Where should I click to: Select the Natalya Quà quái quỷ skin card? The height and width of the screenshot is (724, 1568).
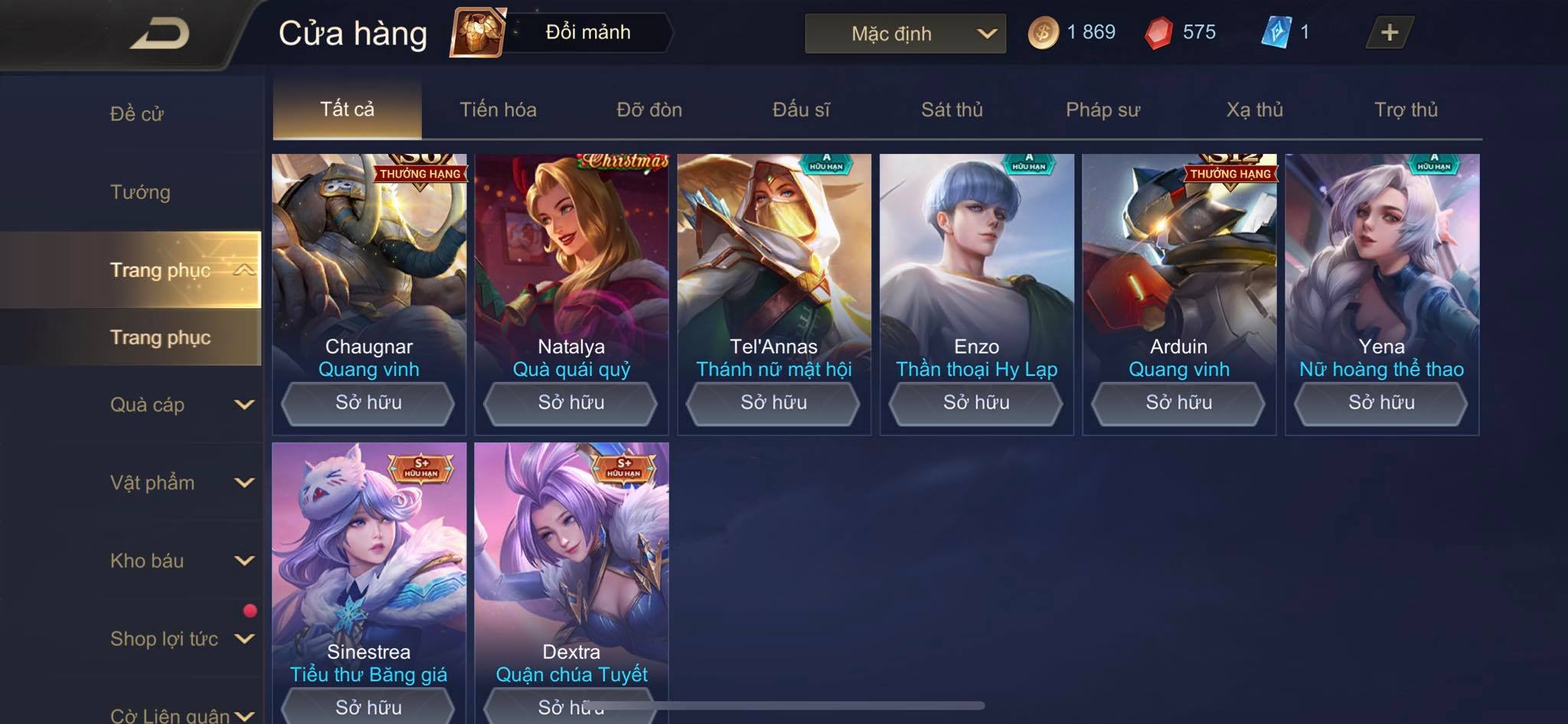[571, 268]
